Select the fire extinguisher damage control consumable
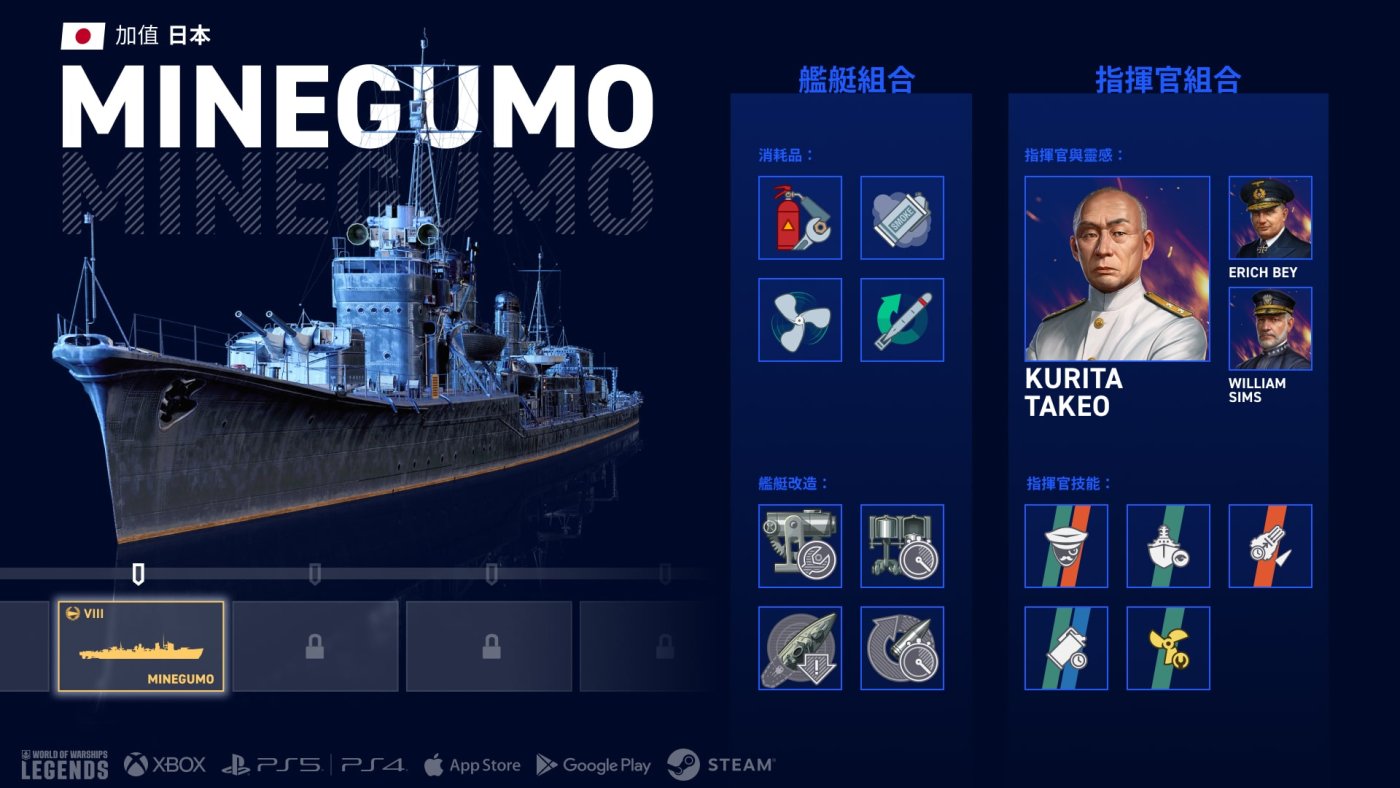Screen dimensions: 1400x788 (800, 218)
